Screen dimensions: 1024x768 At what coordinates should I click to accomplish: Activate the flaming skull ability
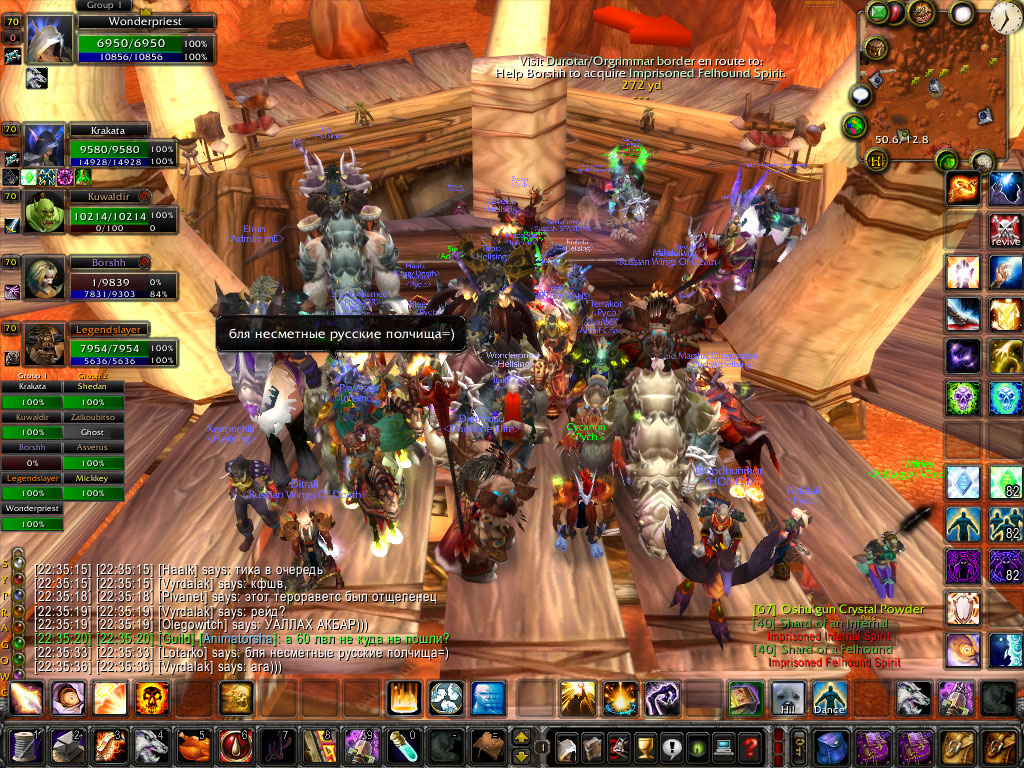point(152,697)
